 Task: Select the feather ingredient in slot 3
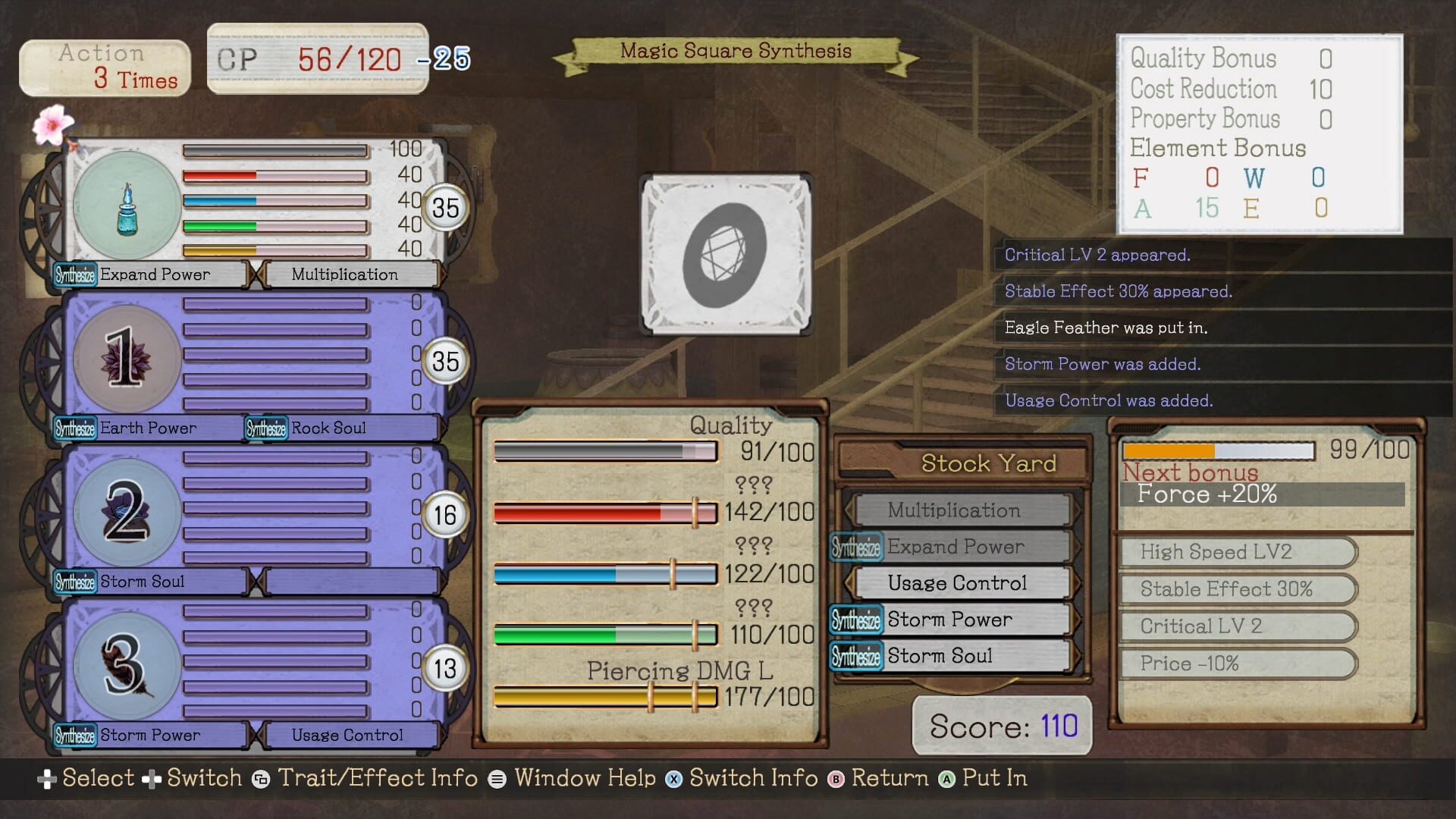coord(129,665)
